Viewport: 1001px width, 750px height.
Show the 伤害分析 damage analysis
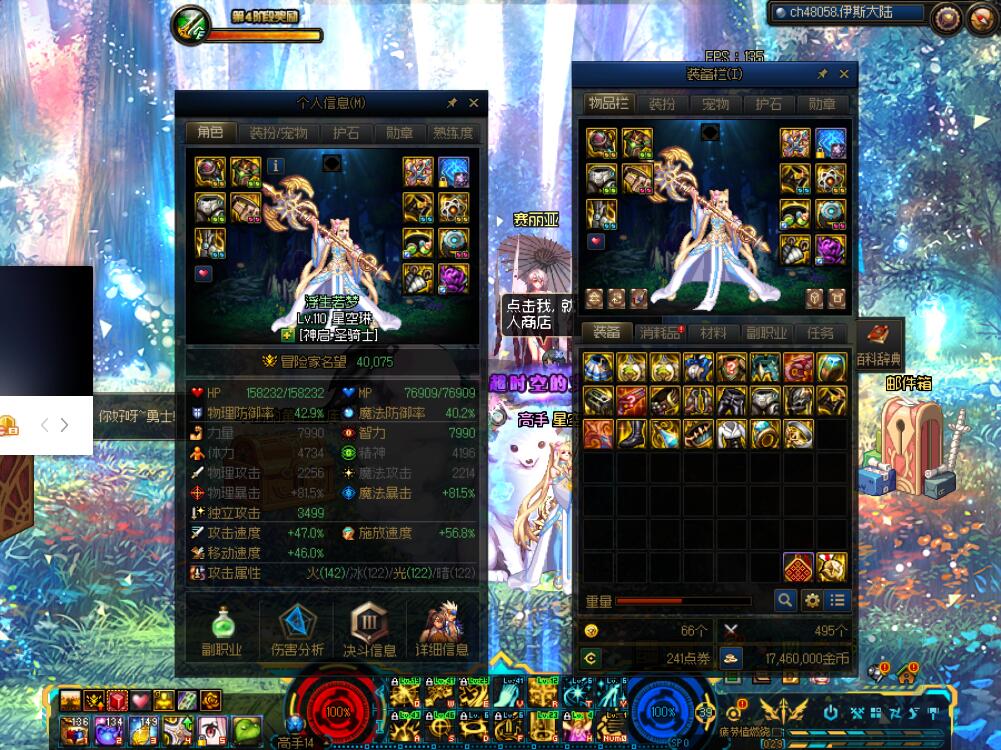tap(296, 630)
